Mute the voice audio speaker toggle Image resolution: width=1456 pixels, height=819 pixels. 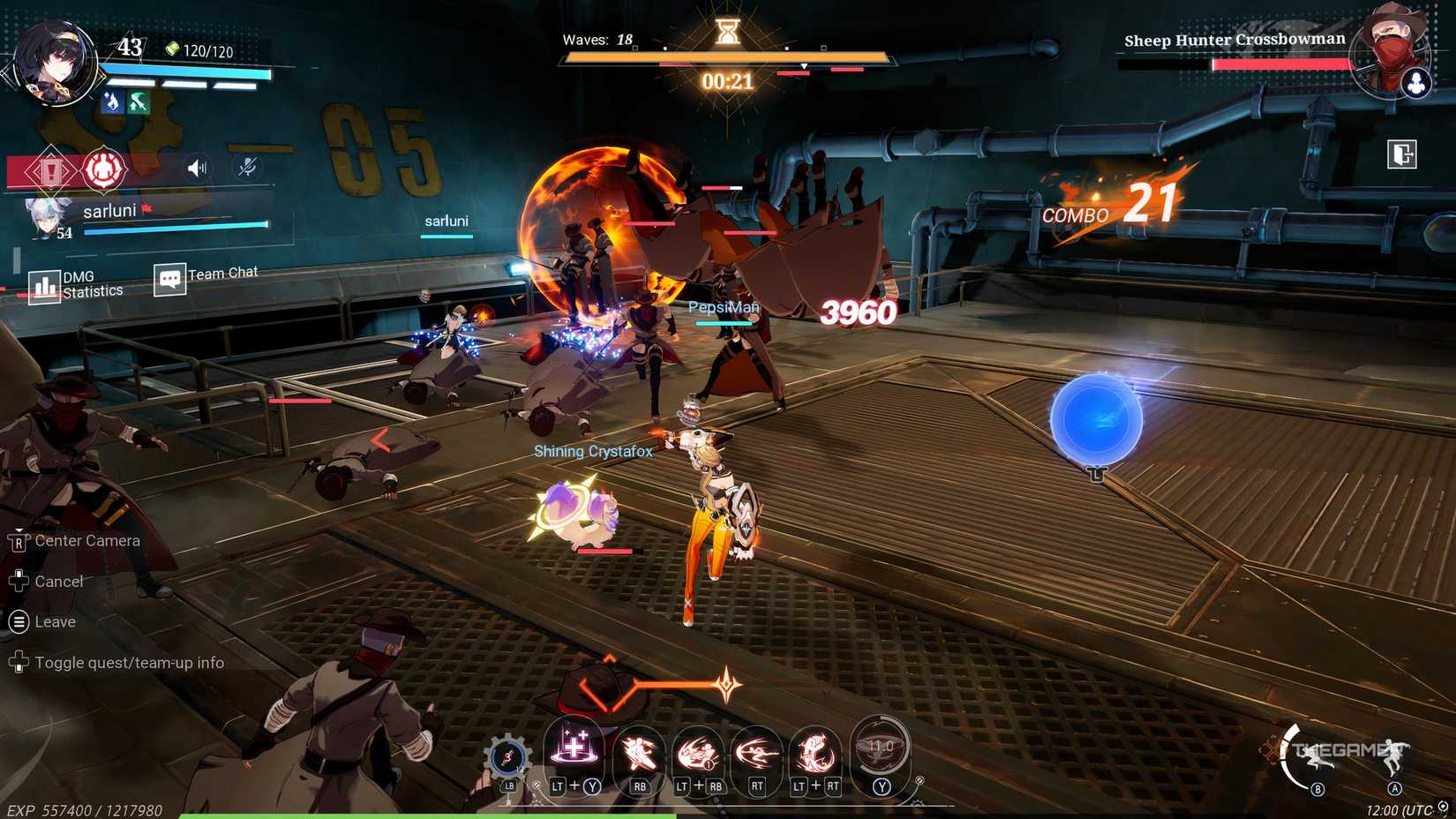[x=195, y=167]
